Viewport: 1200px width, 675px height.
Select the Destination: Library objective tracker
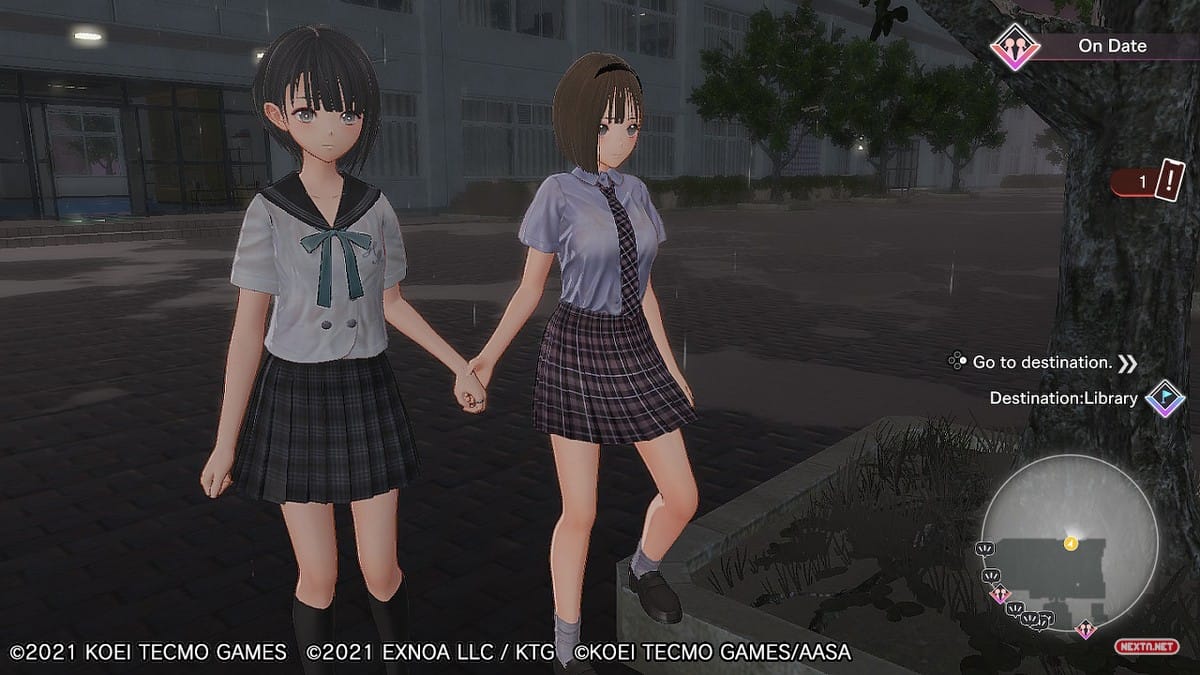(x=1063, y=398)
